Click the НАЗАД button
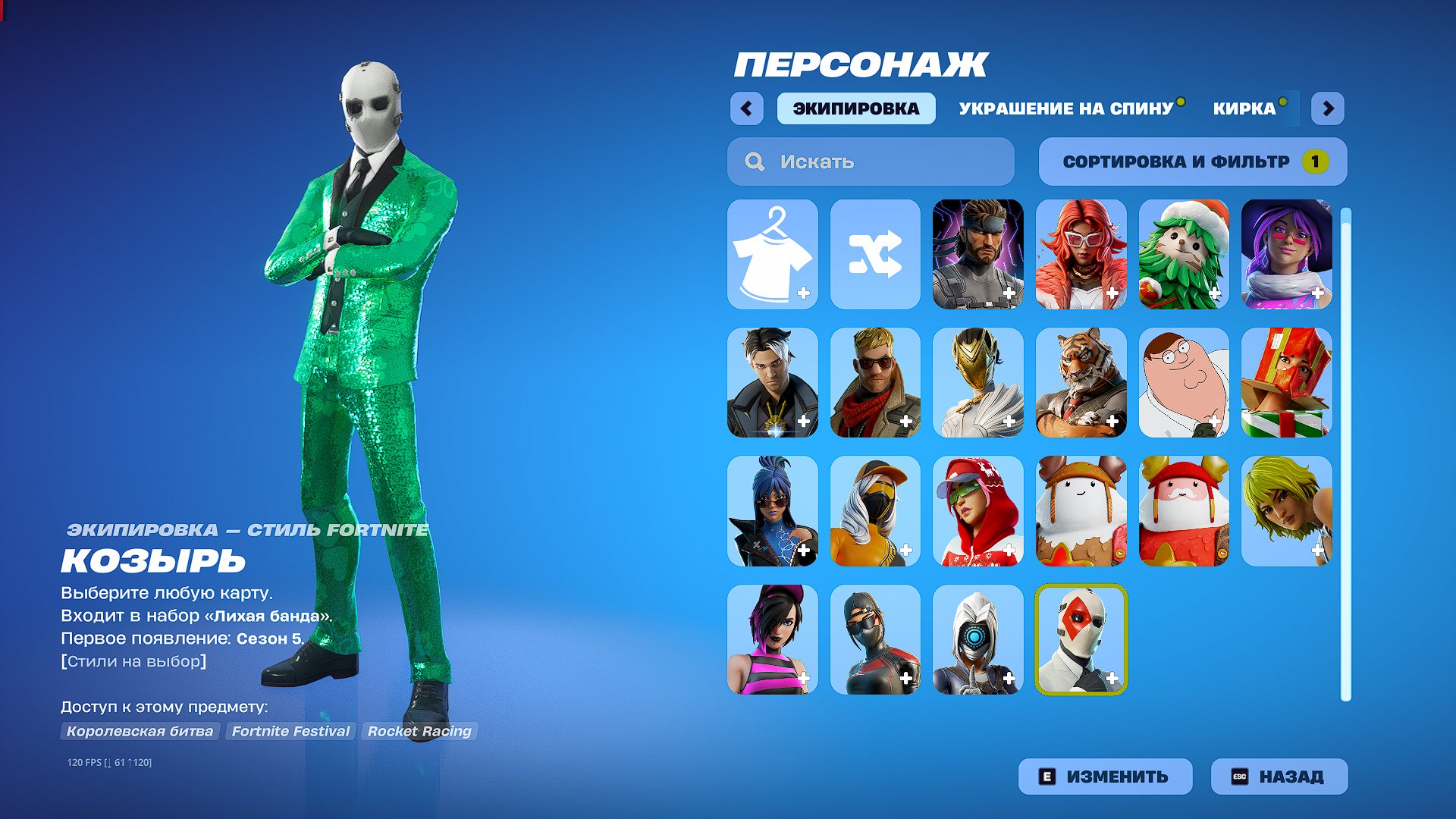 (x=1278, y=776)
